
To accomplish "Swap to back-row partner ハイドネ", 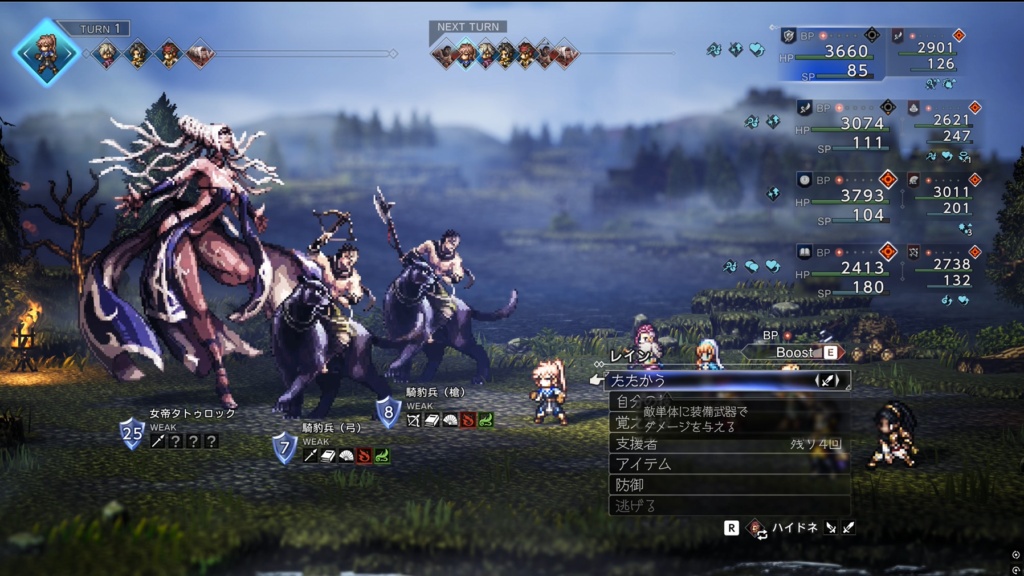I will [795, 527].
